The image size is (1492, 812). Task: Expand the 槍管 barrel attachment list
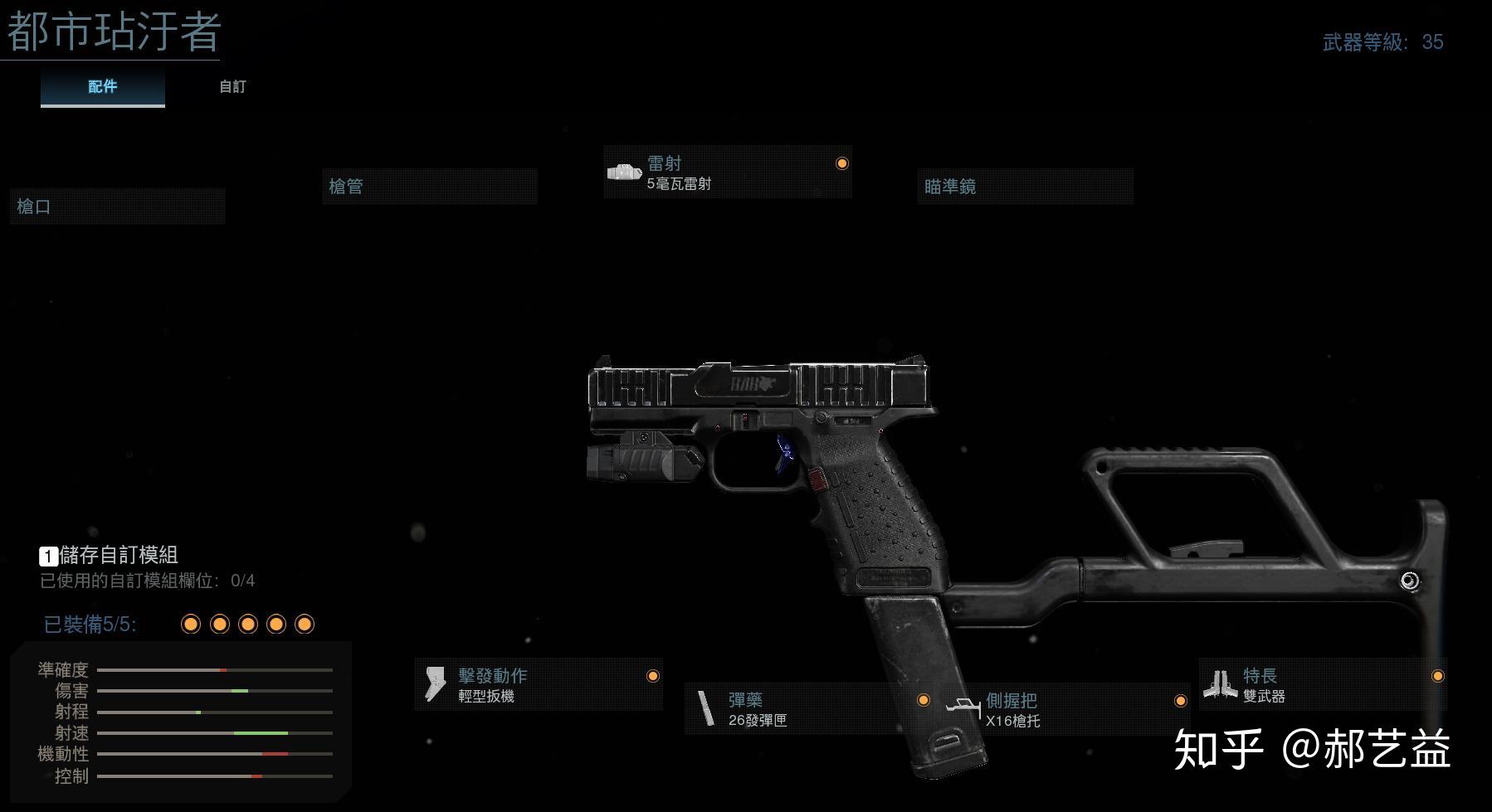[431, 186]
